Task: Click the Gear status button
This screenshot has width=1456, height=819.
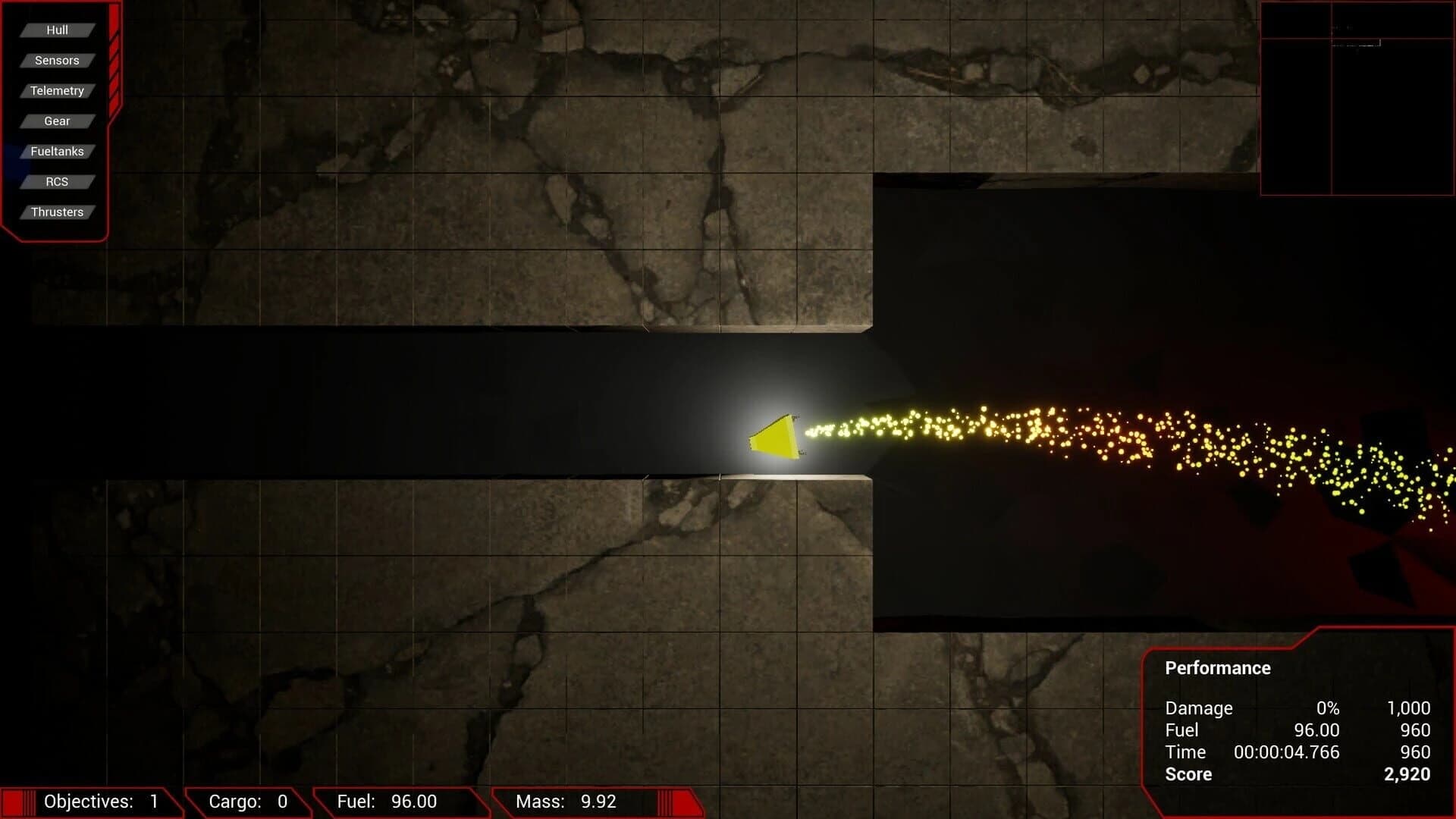Action: point(57,121)
